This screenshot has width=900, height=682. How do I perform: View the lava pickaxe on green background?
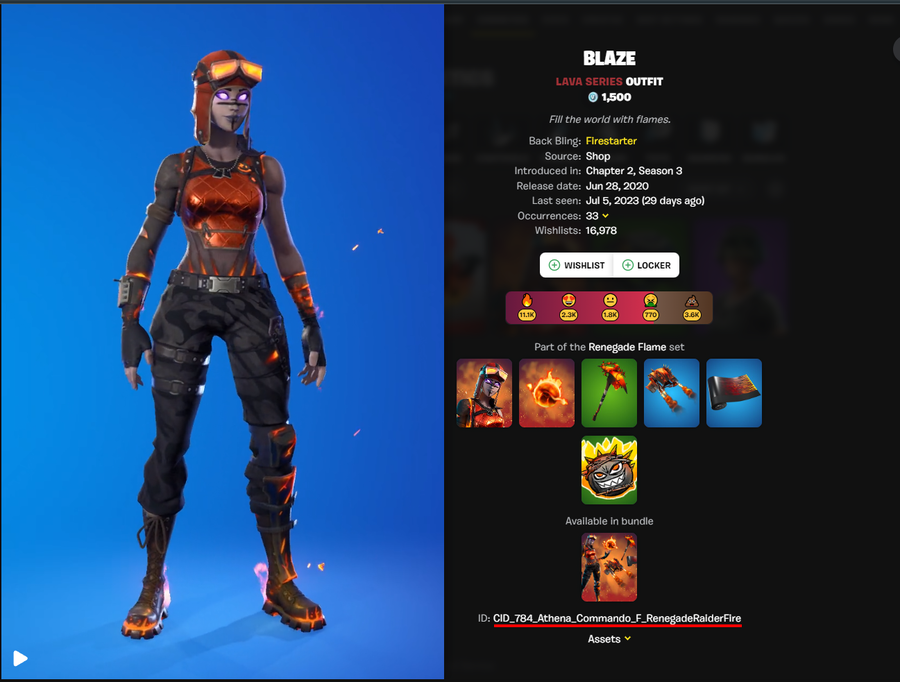click(x=609, y=393)
